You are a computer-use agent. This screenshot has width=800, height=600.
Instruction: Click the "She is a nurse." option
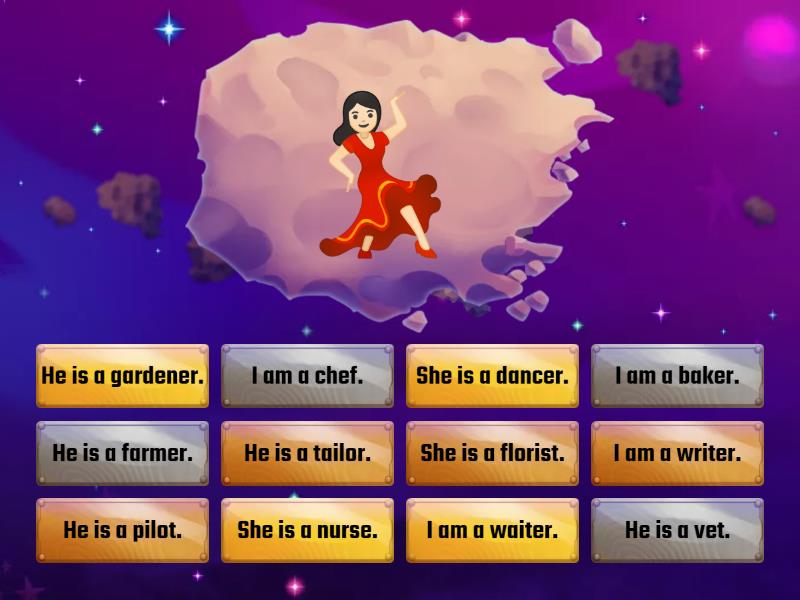click(x=307, y=530)
